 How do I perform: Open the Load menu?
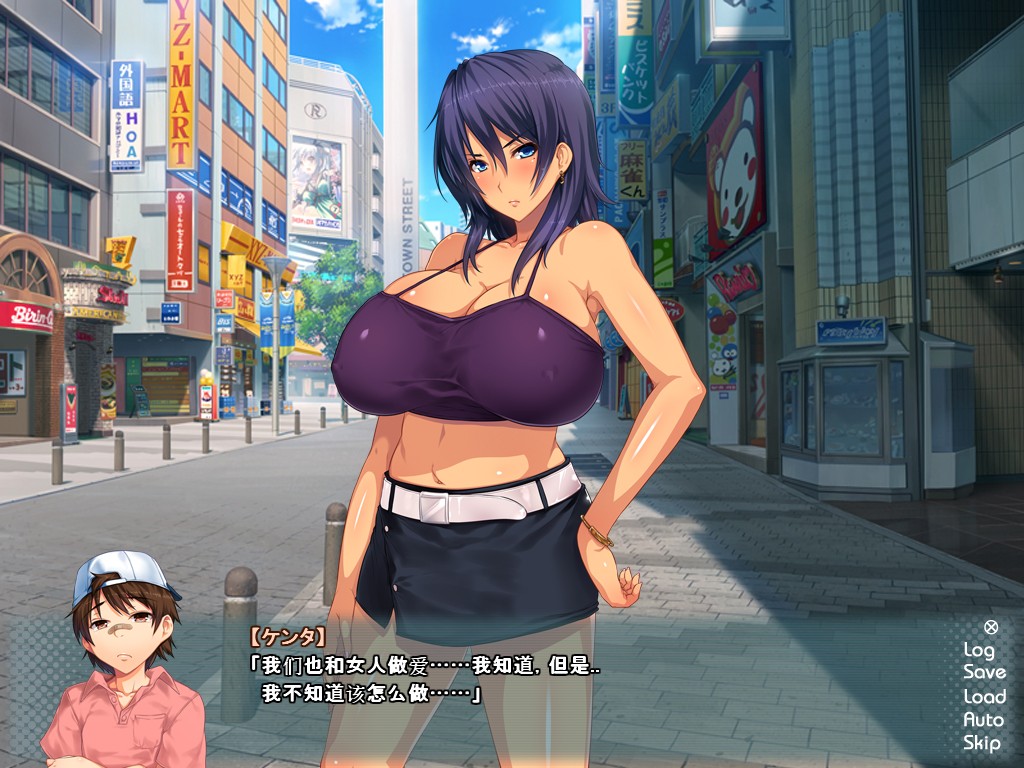point(984,696)
